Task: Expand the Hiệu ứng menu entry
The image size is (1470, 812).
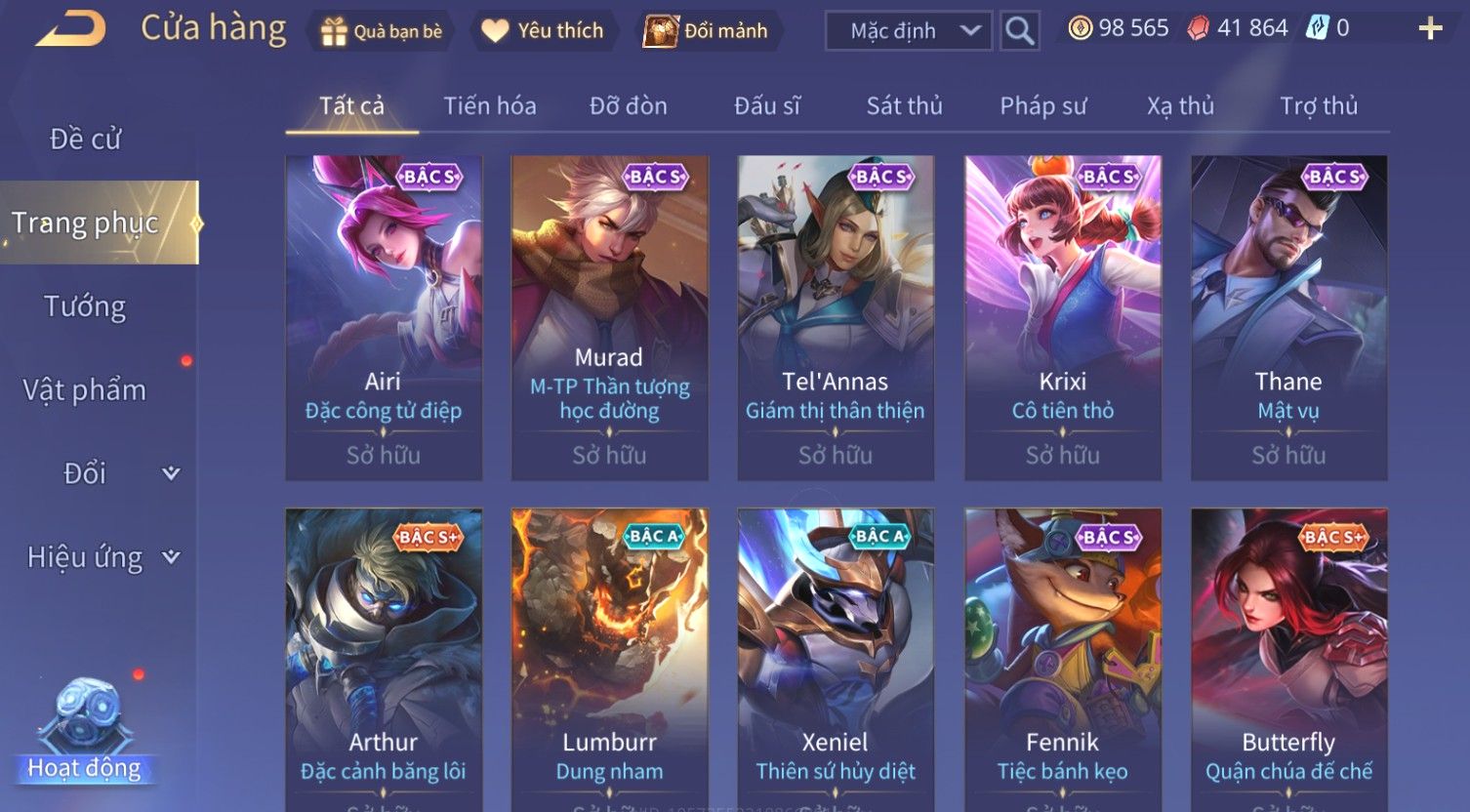Action: tap(102, 557)
